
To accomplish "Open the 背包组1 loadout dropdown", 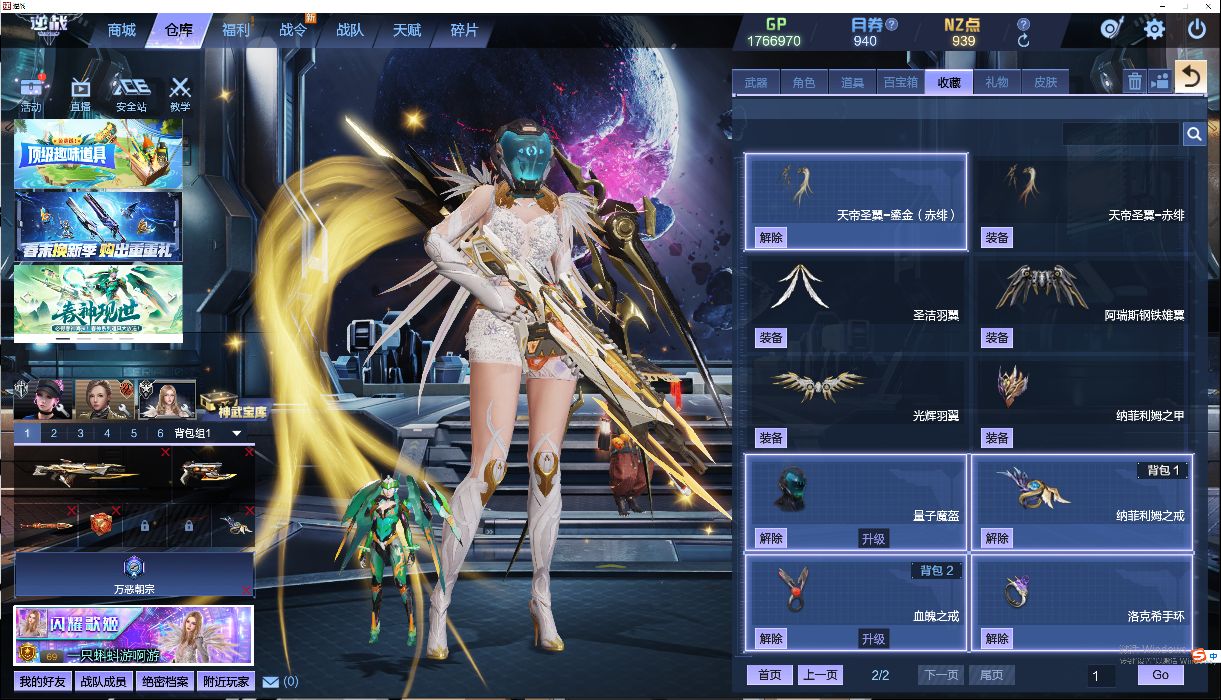I will pos(237,433).
